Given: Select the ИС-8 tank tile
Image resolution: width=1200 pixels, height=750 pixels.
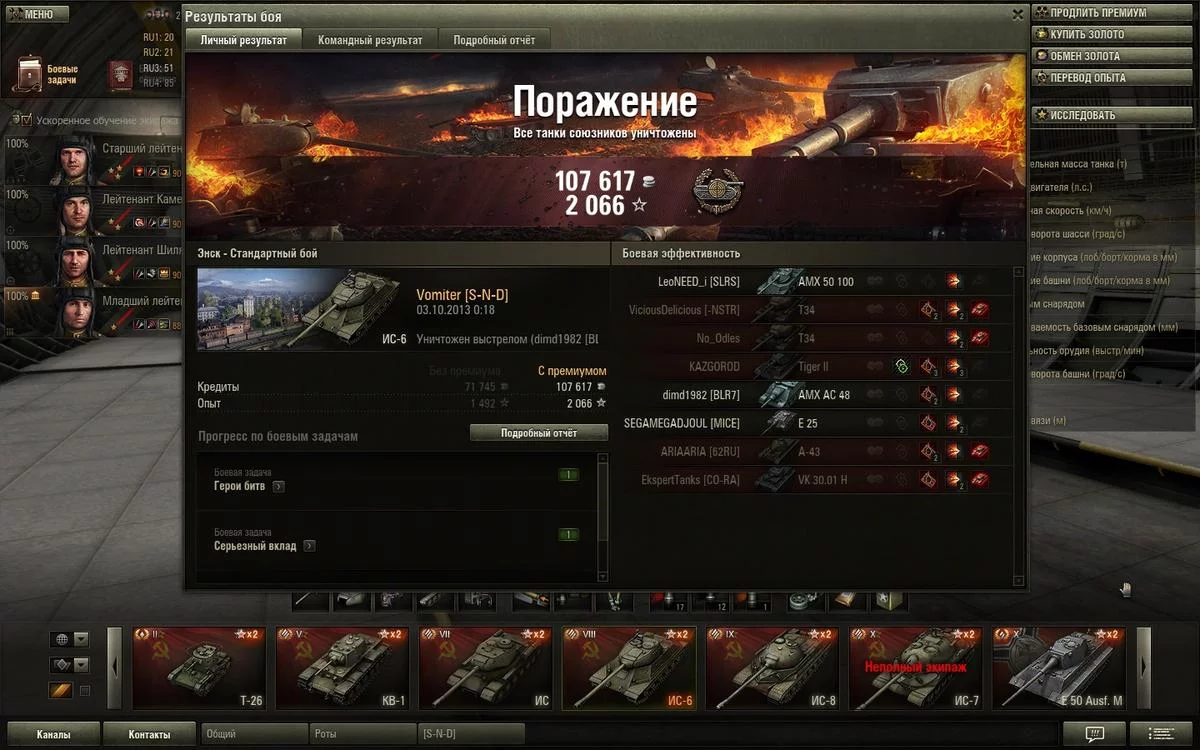Looking at the screenshot, I should [x=773, y=667].
